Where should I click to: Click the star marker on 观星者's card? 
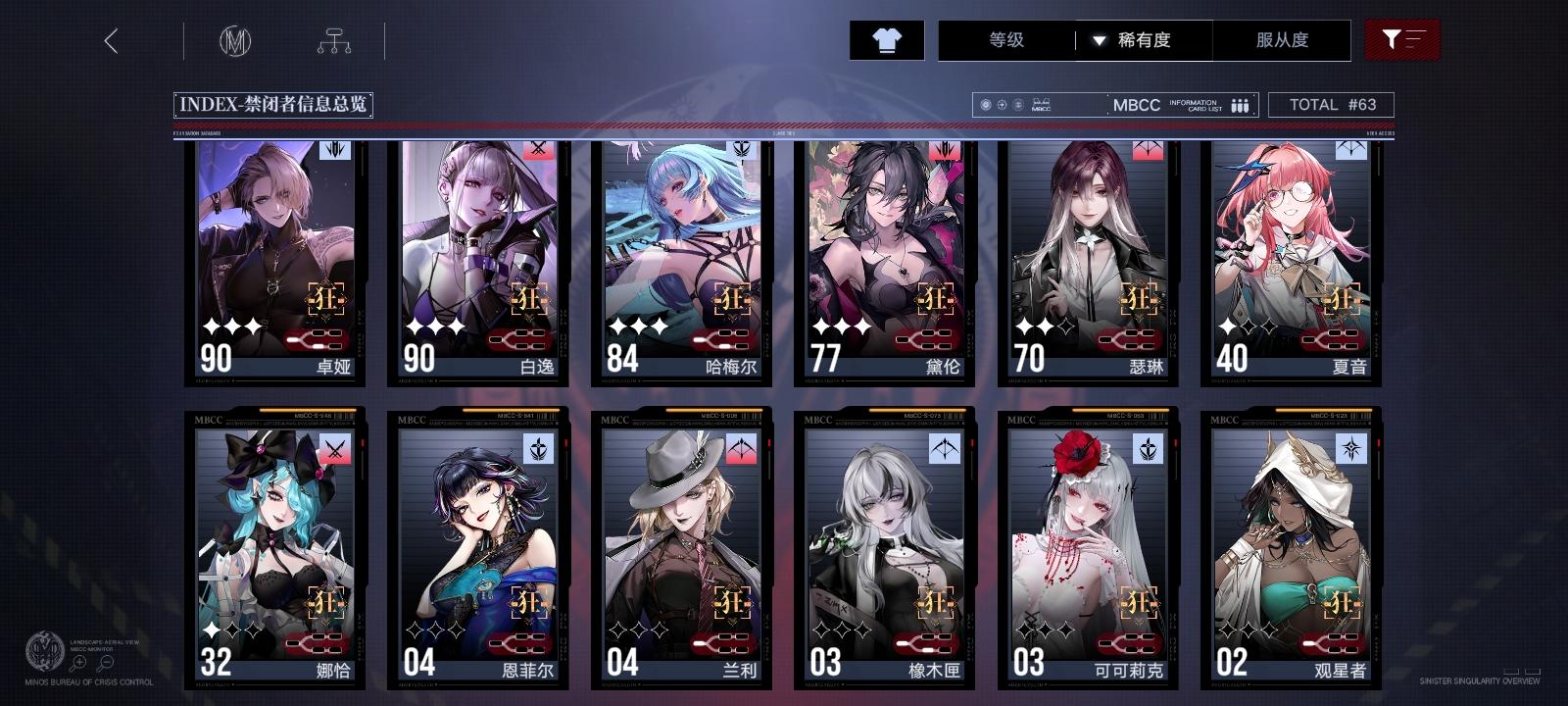(1349, 450)
